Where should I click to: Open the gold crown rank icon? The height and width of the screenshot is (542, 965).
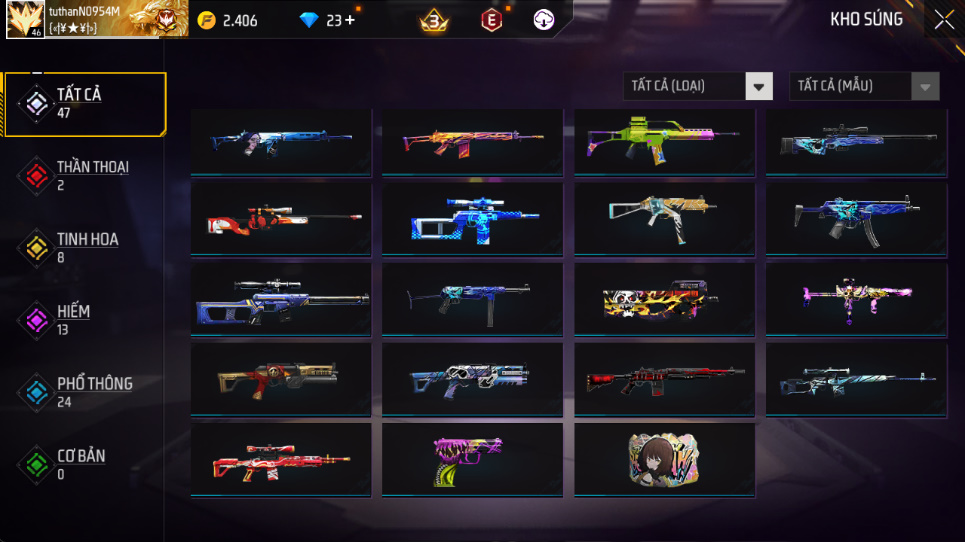(434, 20)
